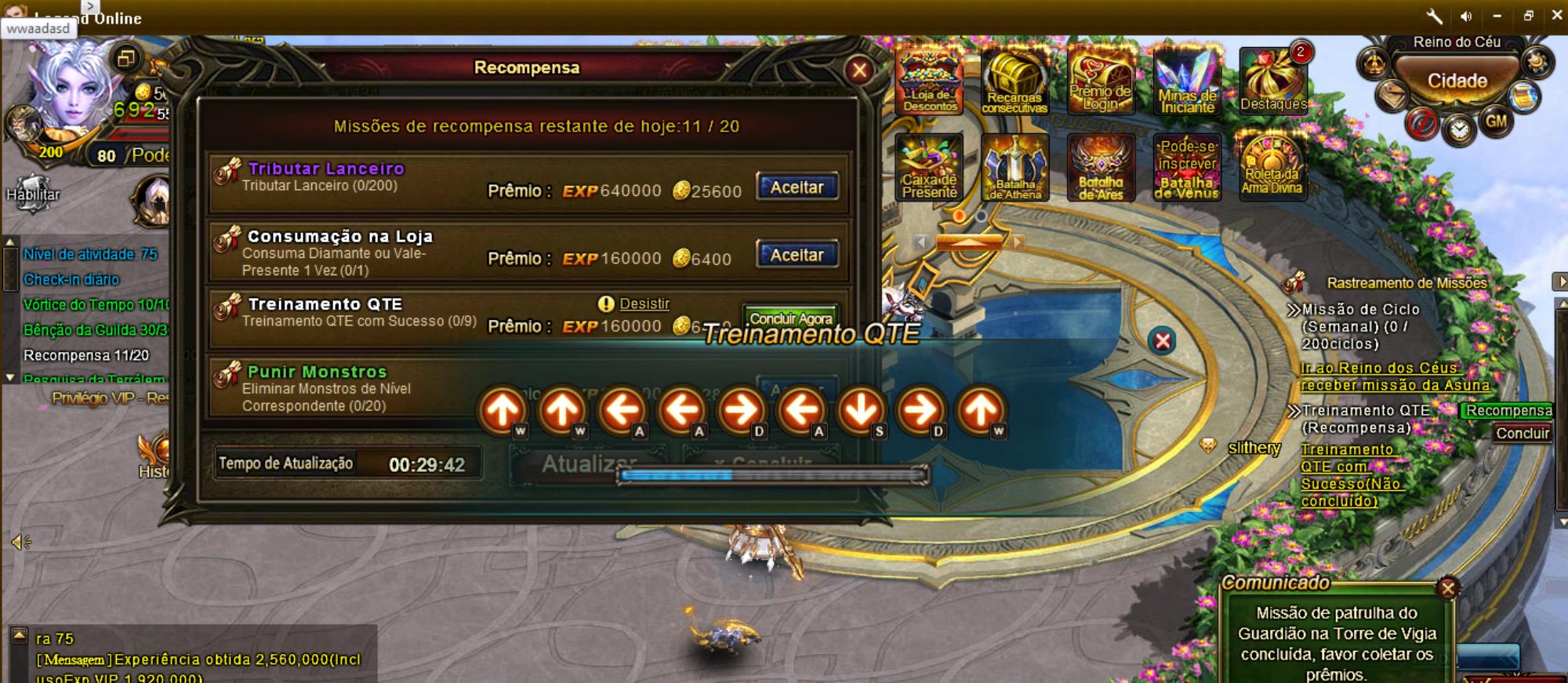Enter Batalha de Ares

pos(1101,167)
